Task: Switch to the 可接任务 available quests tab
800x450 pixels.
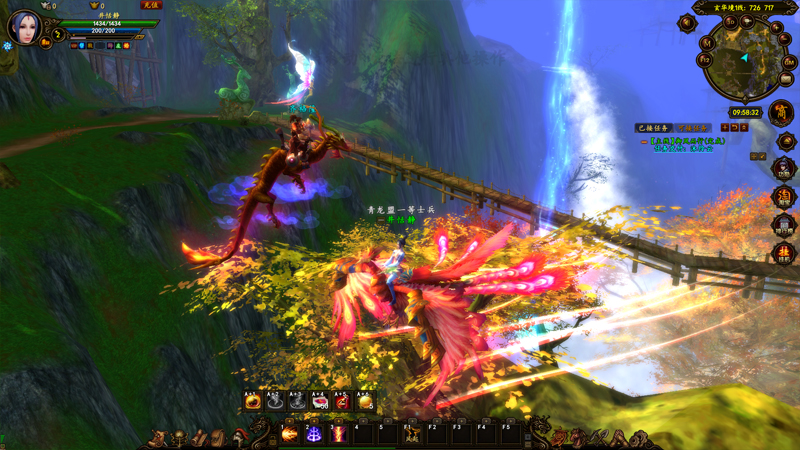Action: point(693,128)
